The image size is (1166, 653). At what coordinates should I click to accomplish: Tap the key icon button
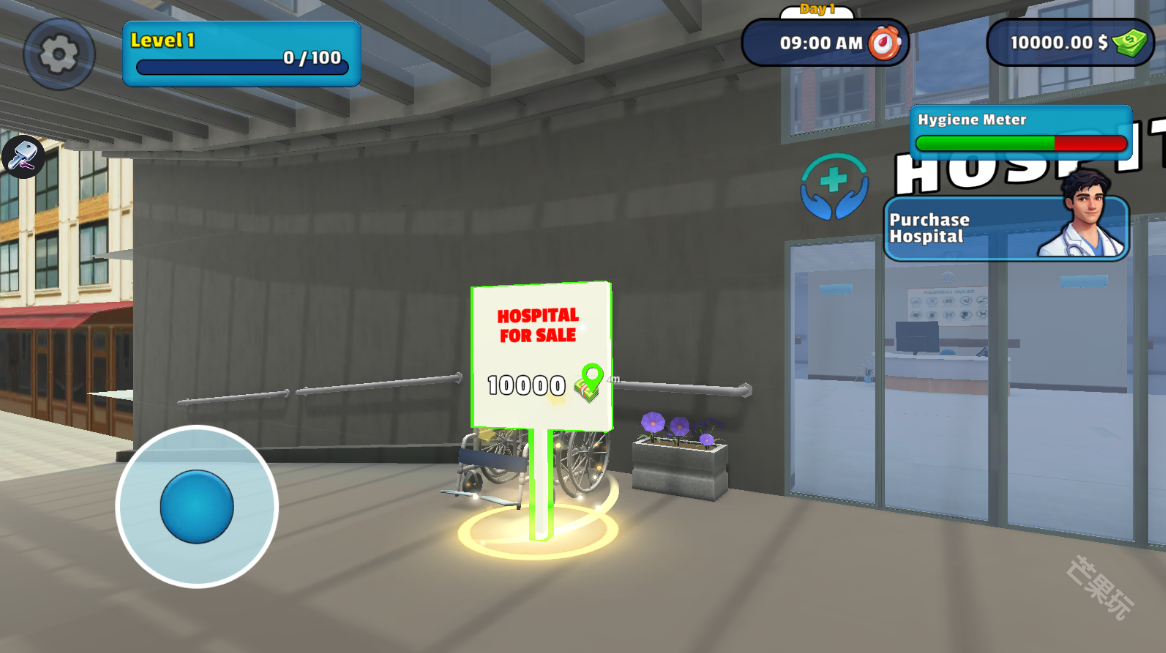21,156
